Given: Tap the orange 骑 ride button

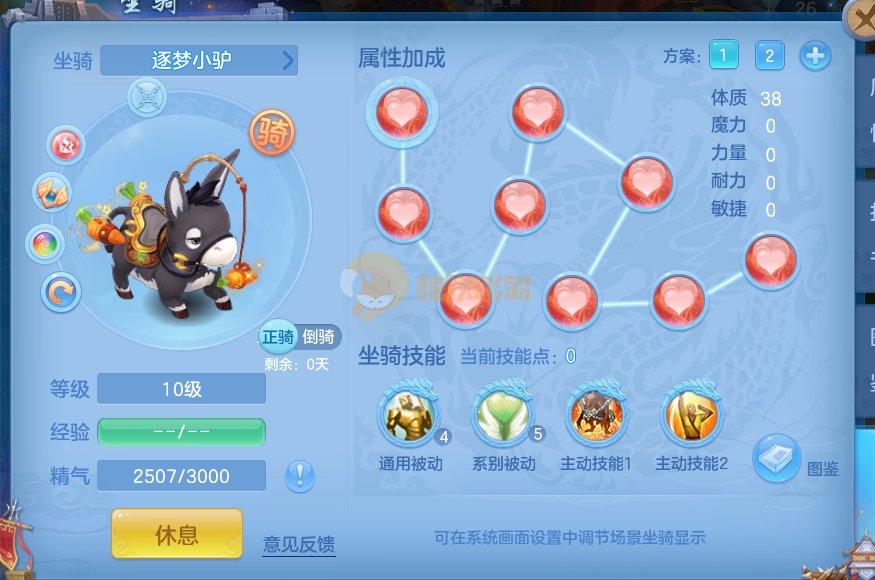Looking at the screenshot, I should (272, 133).
